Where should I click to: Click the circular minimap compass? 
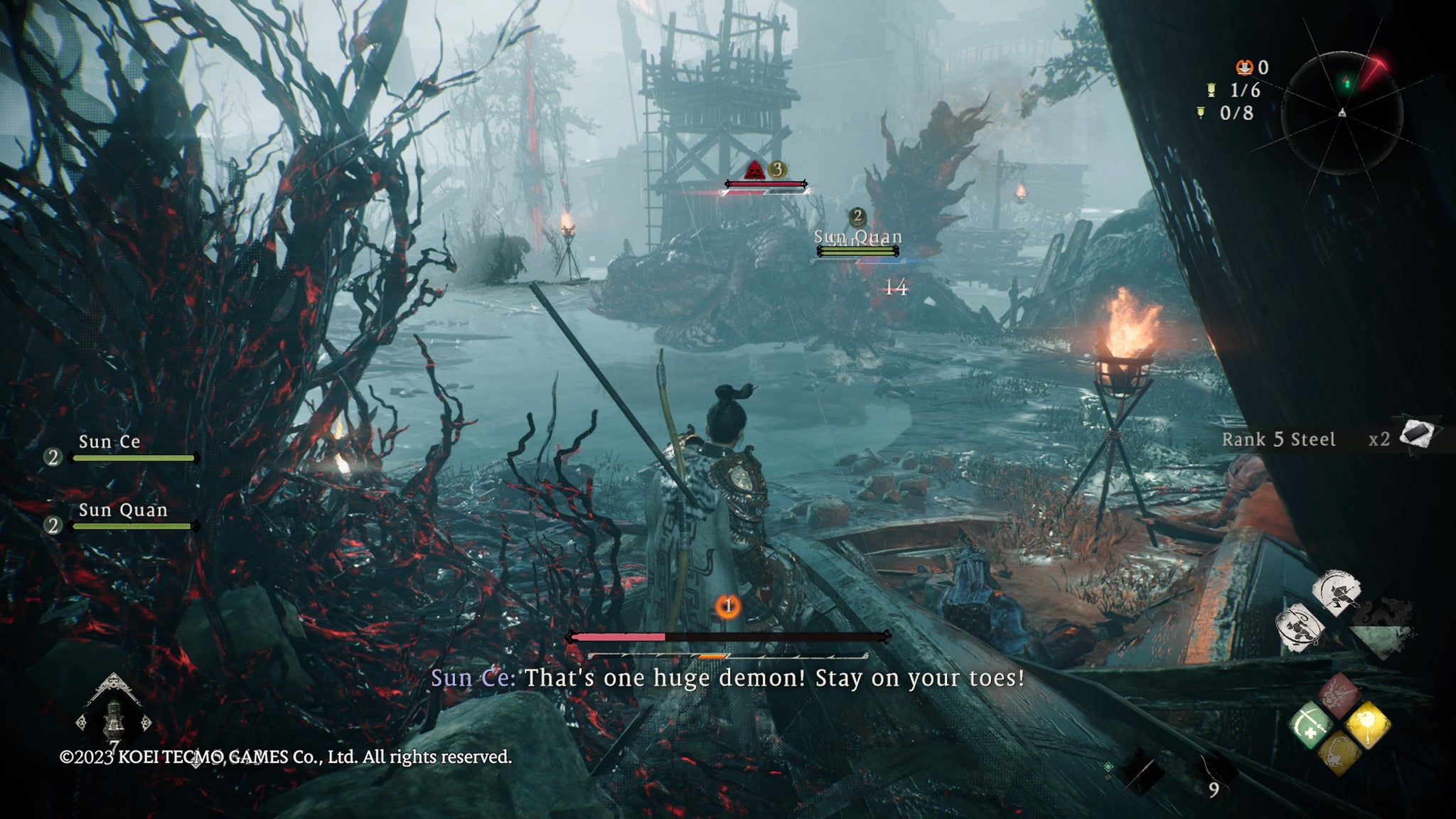pyautogui.click(x=1342, y=112)
